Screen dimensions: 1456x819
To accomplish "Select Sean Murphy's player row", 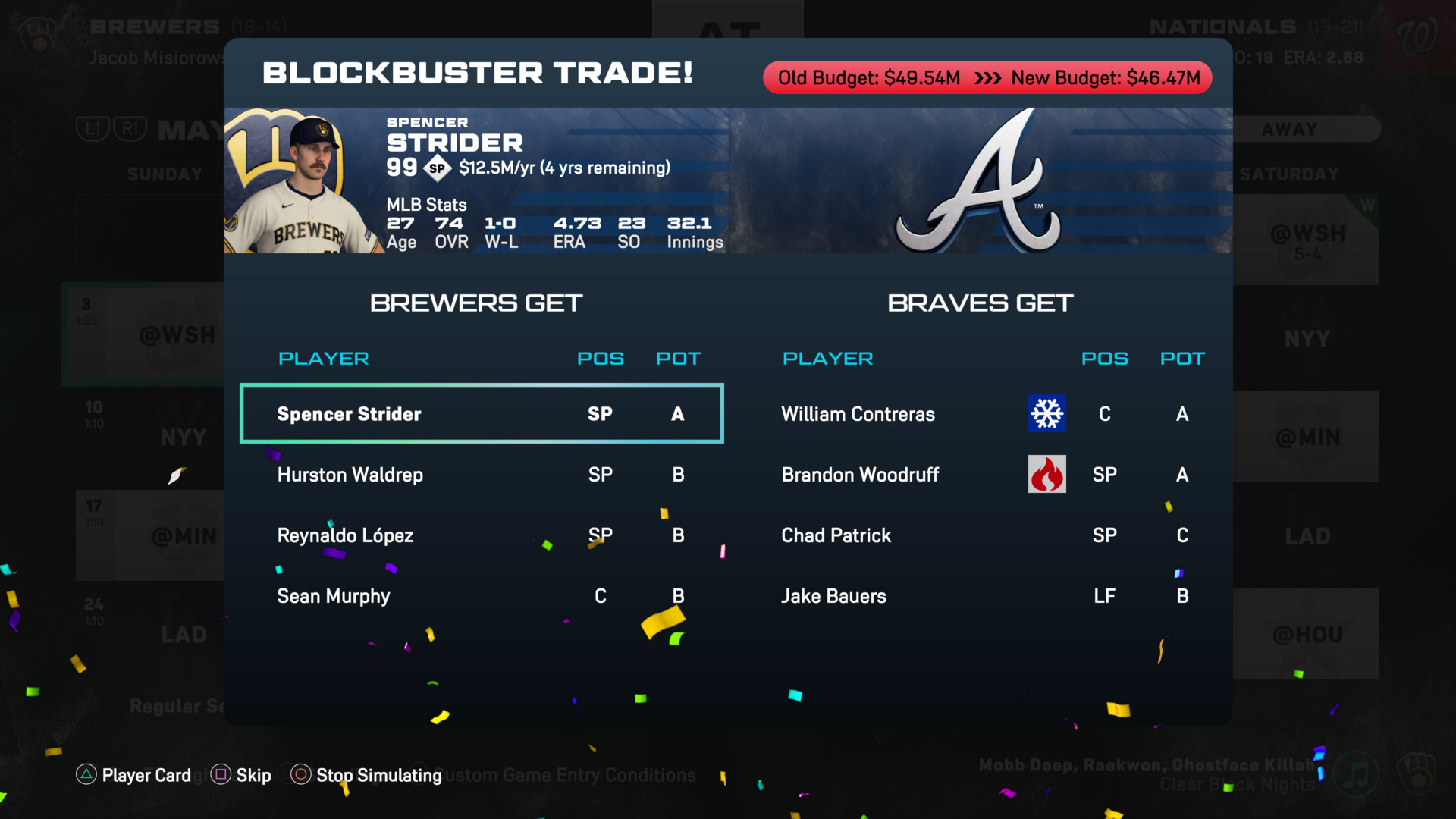I will [x=482, y=596].
